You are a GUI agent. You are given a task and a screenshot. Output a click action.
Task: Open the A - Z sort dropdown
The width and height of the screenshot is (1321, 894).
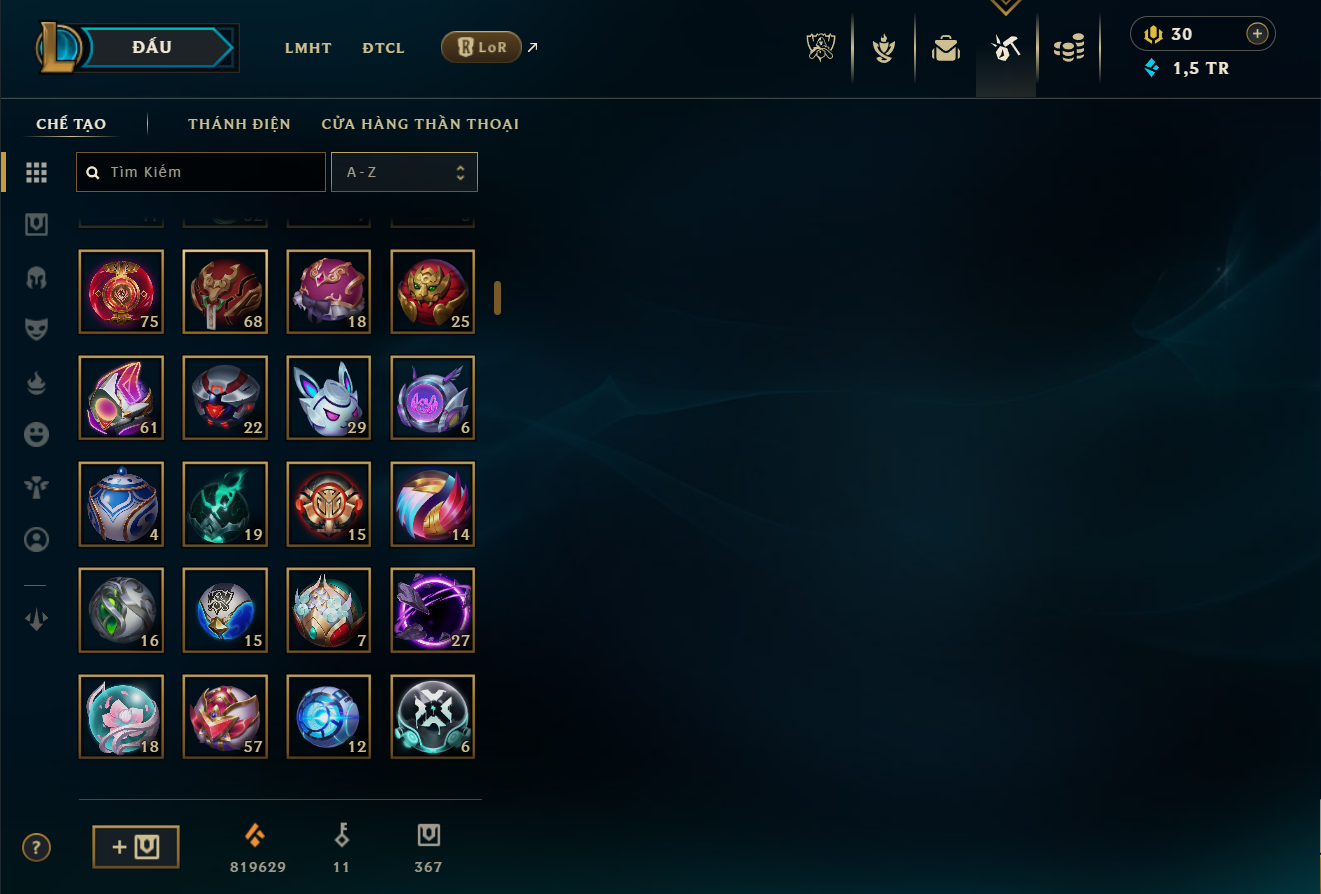pyautogui.click(x=404, y=172)
